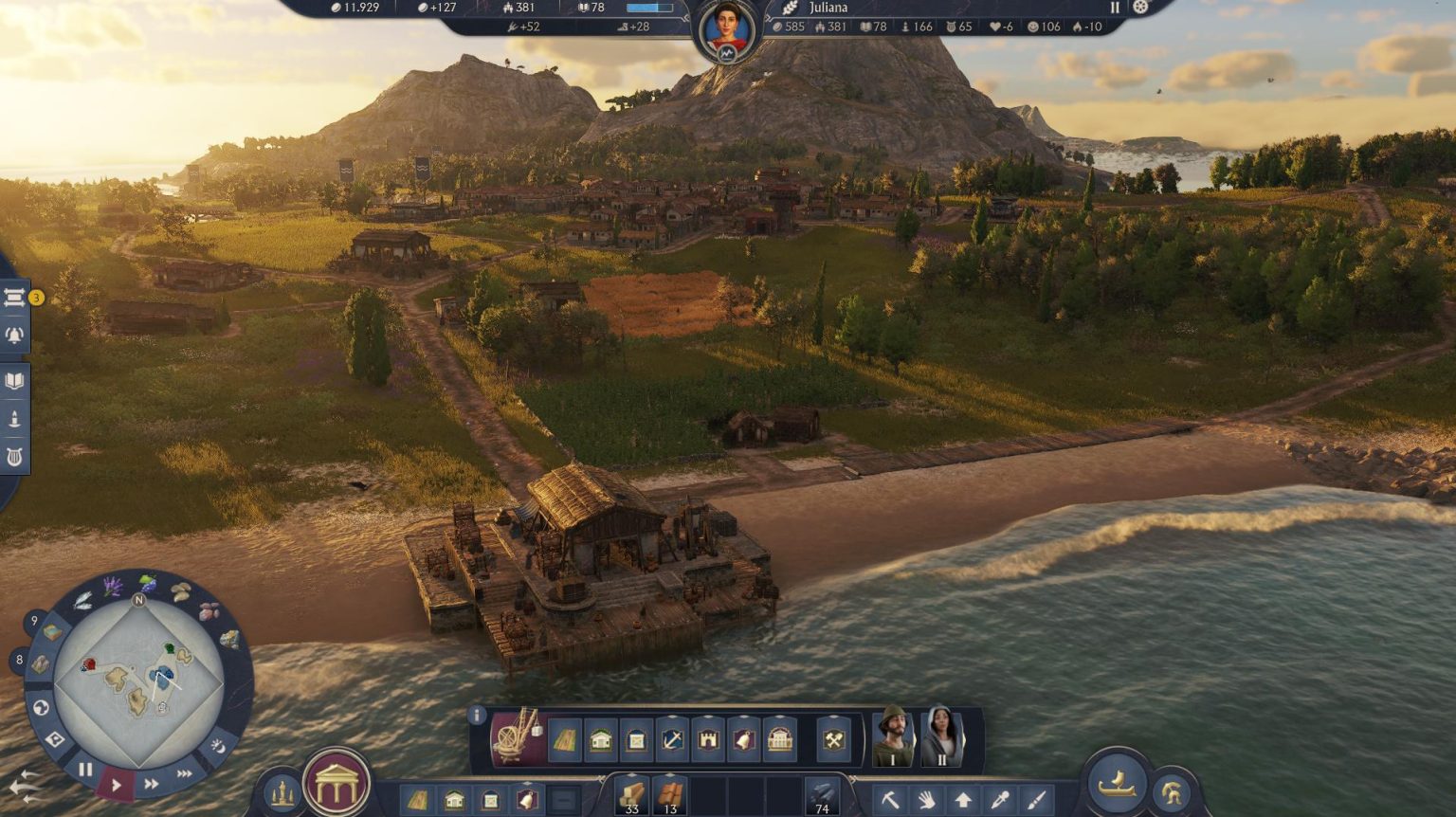
Task: Activate the pickaxe demolish tool
Action: click(x=889, y=800)
